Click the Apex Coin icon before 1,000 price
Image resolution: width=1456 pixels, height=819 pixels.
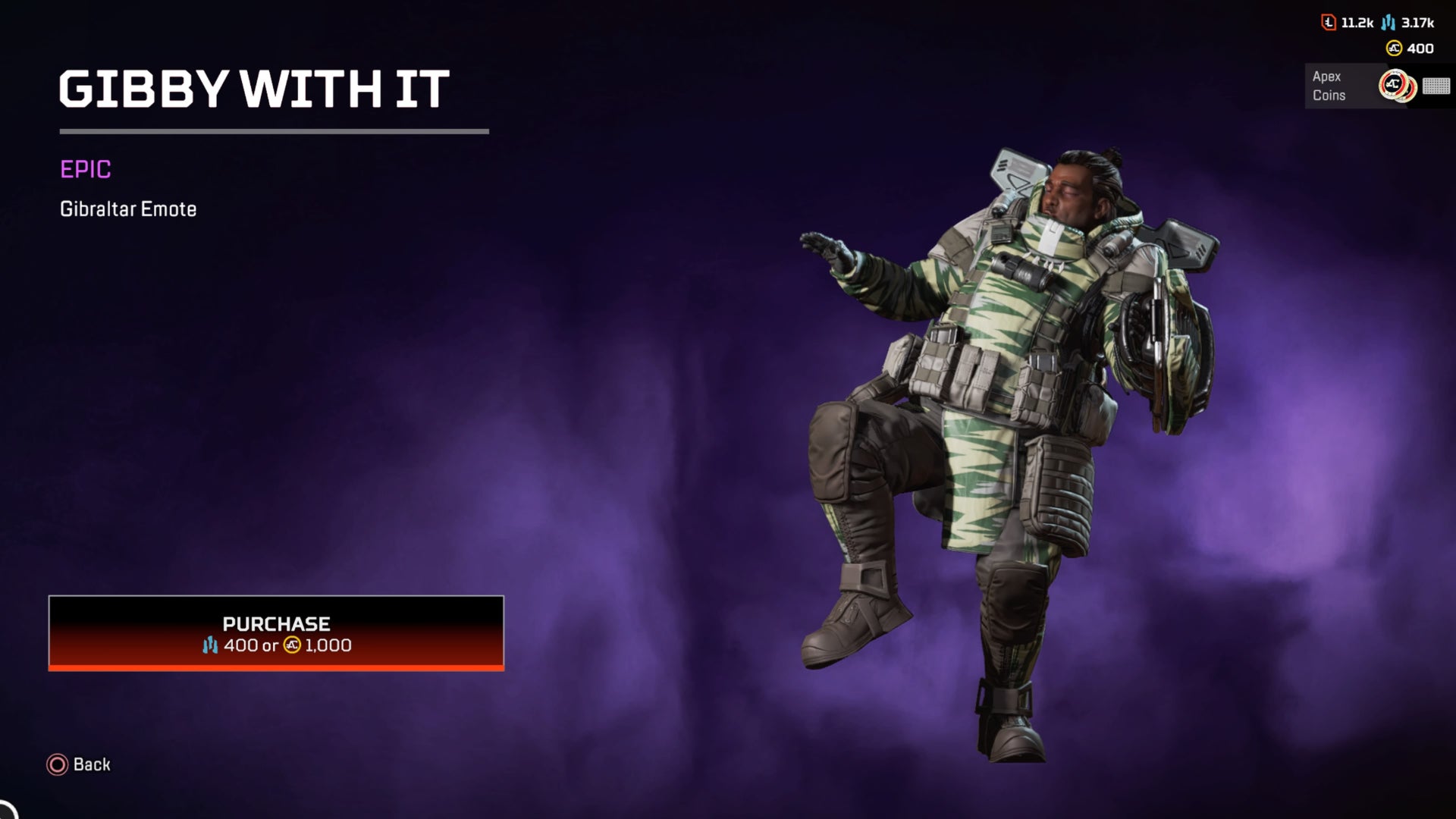[x=291, y=645]
